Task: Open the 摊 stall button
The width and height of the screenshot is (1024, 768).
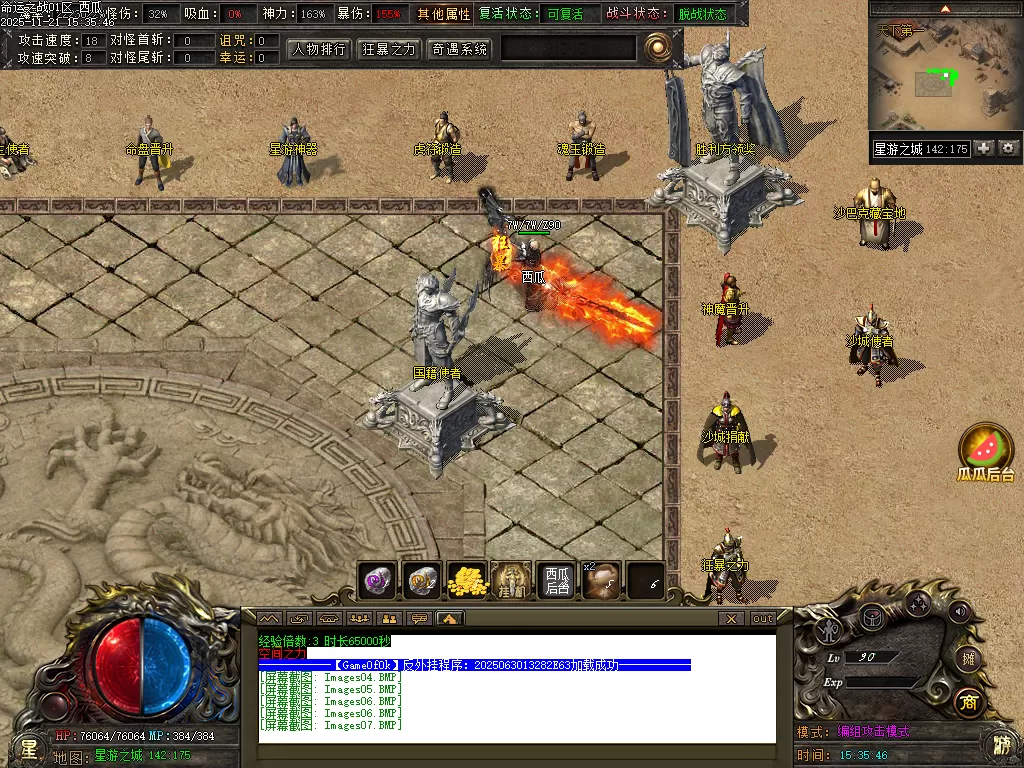Action: [x=967, y=658]
